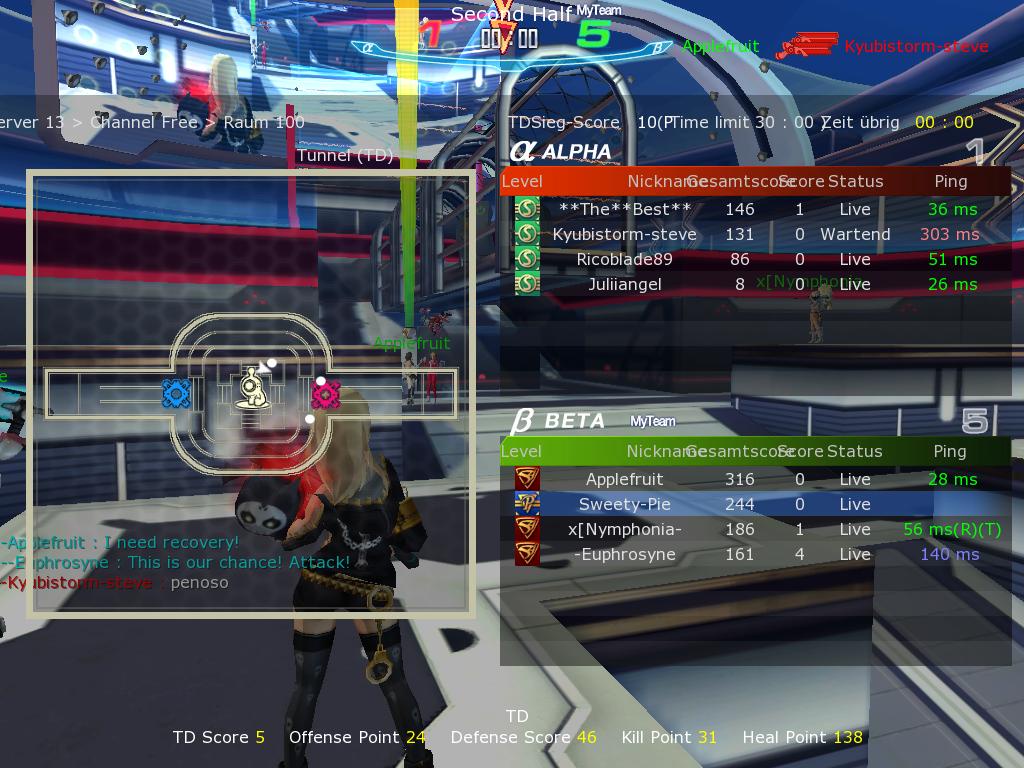The height and width of the screenshot is (768, 1024).
Task: Select the -Euphrosyne scoreboard row
Action: pyautogui.click(x=625, y=554)
